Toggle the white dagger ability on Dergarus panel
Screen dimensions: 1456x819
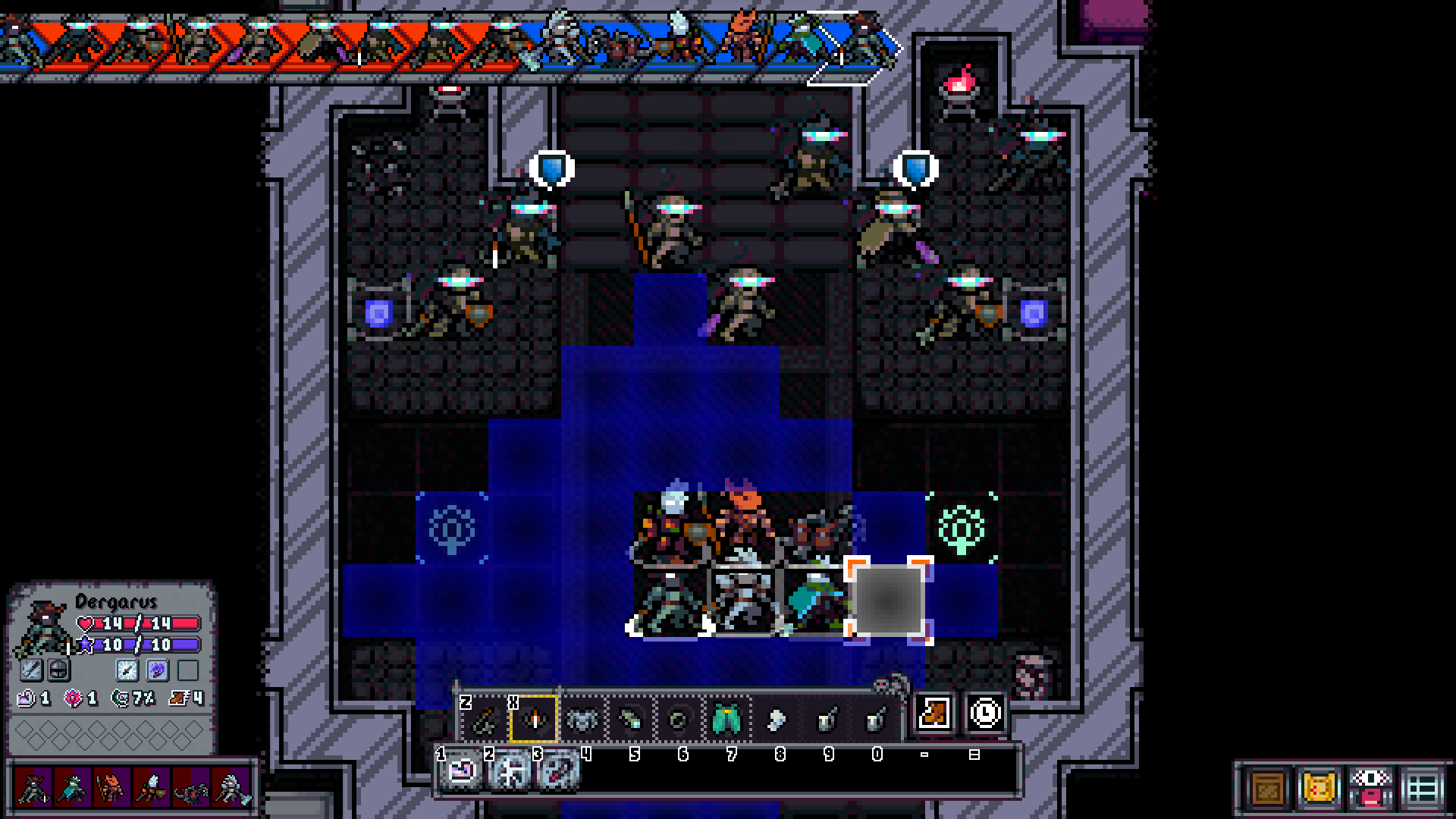[x=127, y=670]
